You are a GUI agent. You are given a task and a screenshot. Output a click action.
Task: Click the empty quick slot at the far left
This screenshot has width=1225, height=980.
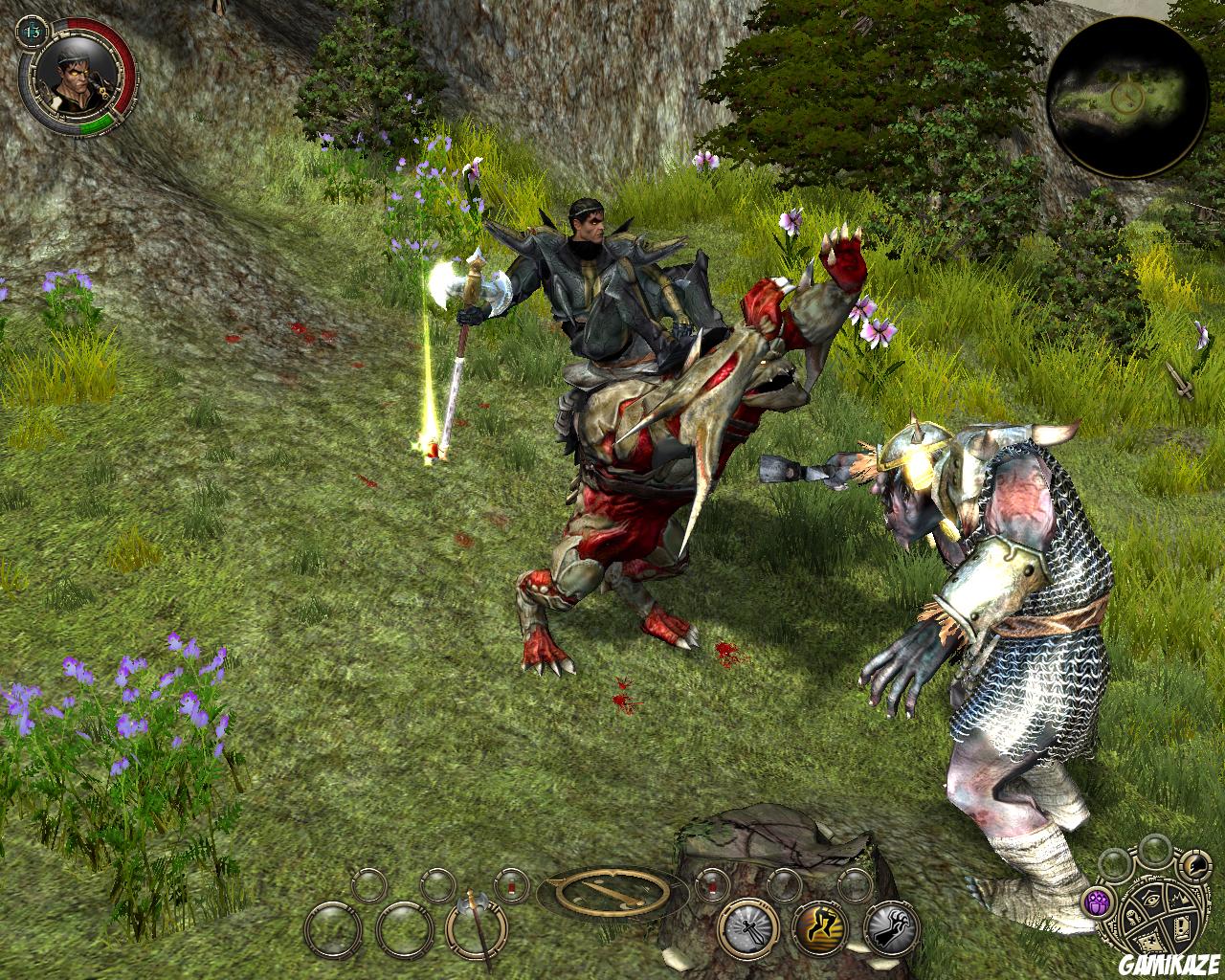tap(335, 931)
